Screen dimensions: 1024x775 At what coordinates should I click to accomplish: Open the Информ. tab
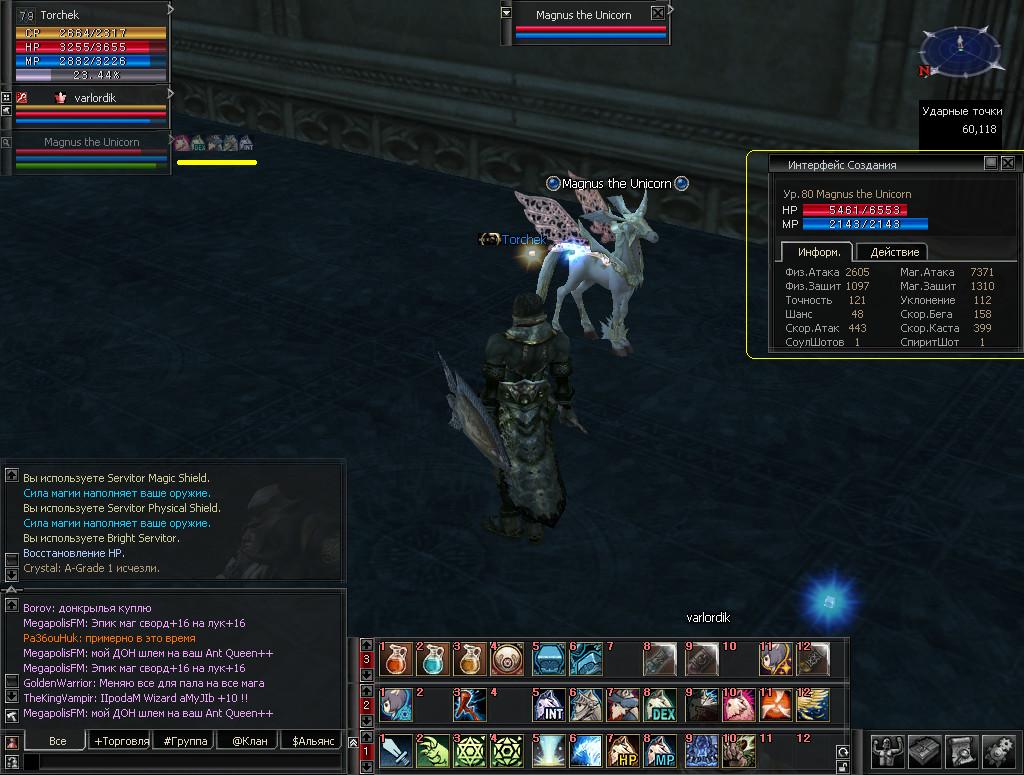point(818,252)
